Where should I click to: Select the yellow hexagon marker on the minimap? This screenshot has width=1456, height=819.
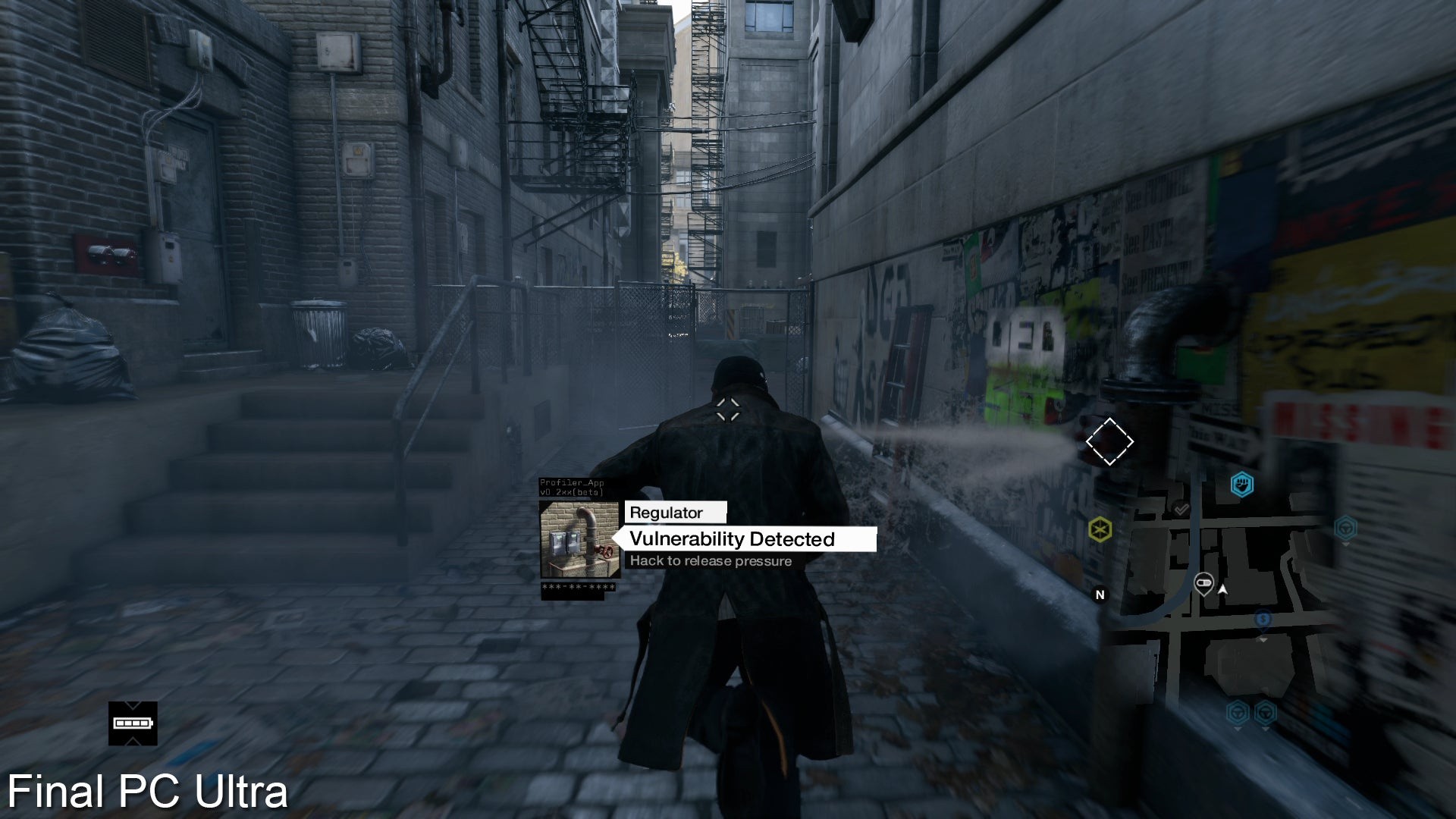pyautogui.click(x=1100, y=529)
